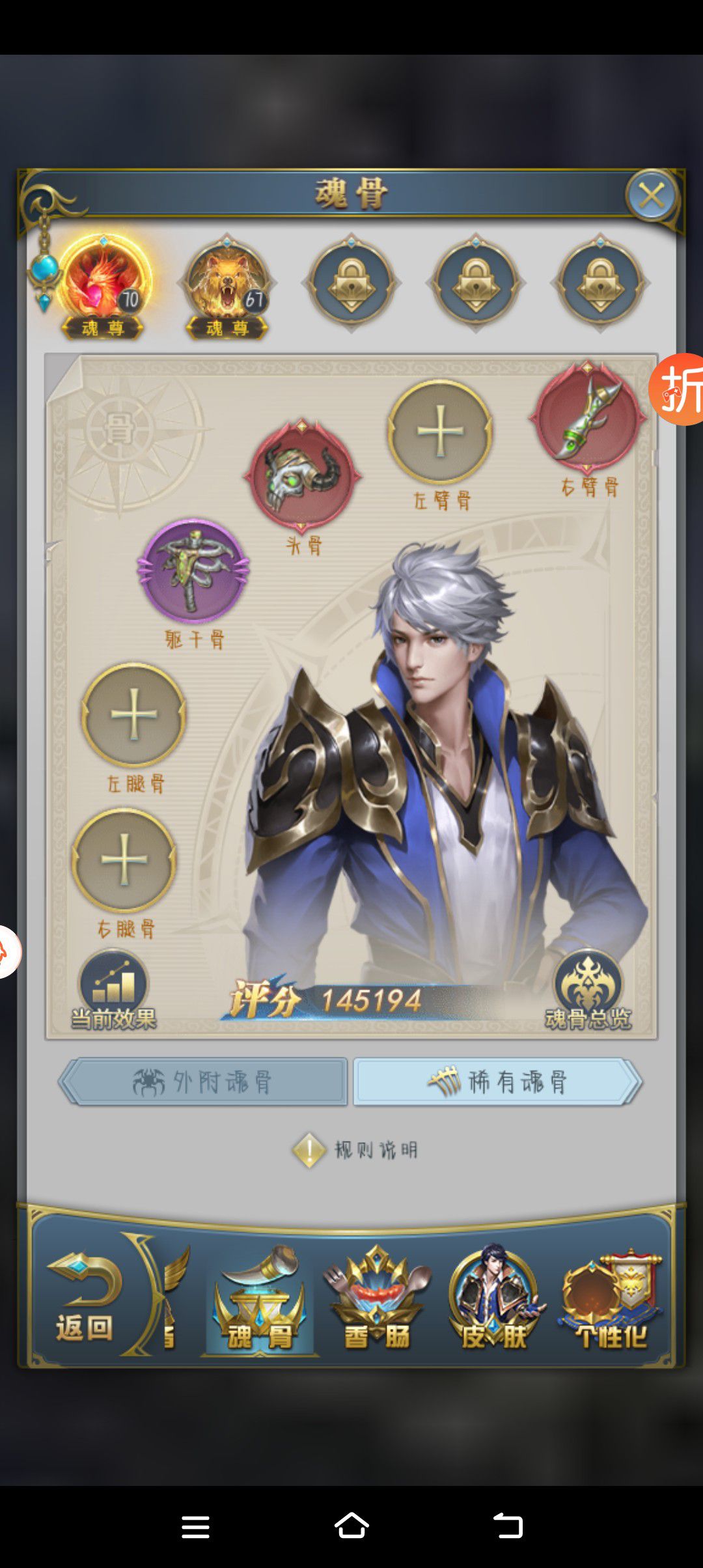Screen dimensions: 703x1568
Task: Open the 香肠 sausage menu
Action: point(377,1300)
